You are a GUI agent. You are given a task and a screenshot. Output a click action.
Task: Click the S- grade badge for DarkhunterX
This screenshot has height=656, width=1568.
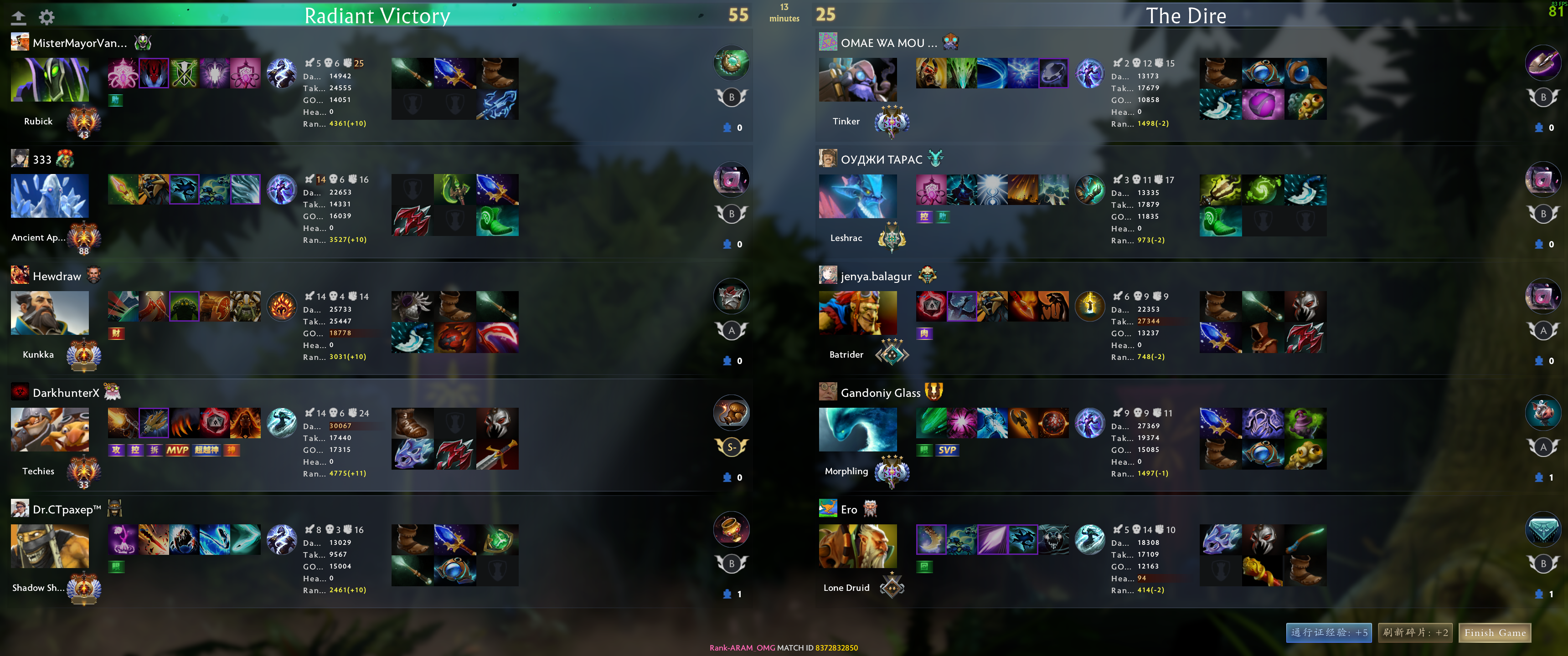pos(732,447)
